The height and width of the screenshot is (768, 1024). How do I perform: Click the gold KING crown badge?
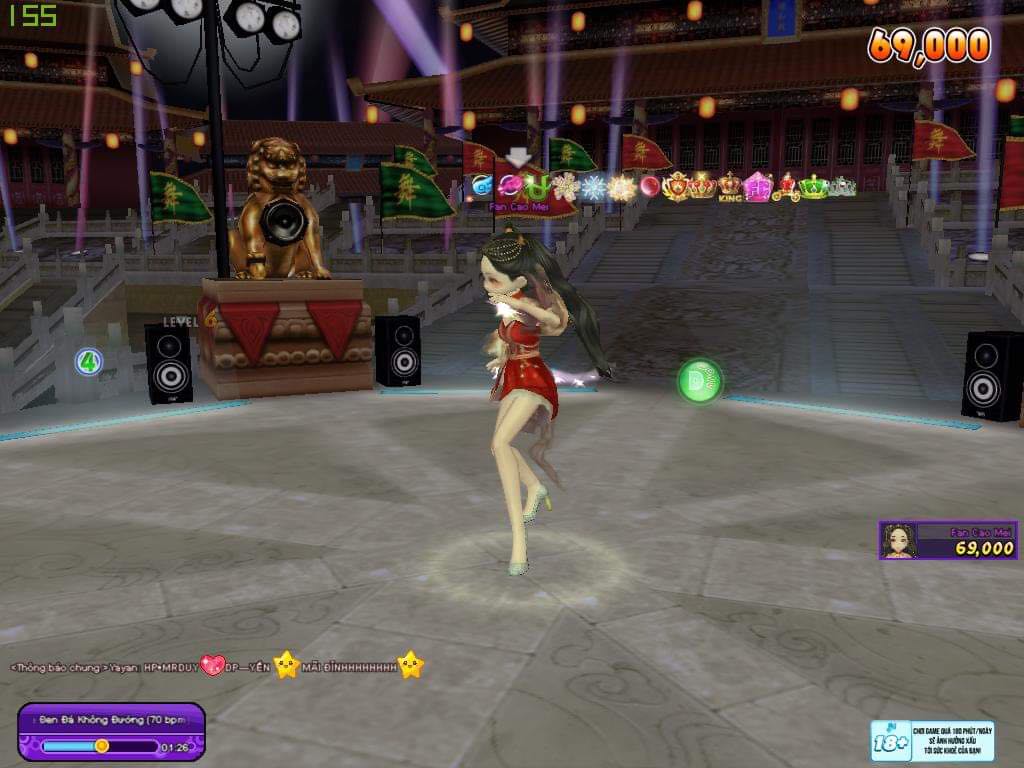730,186
